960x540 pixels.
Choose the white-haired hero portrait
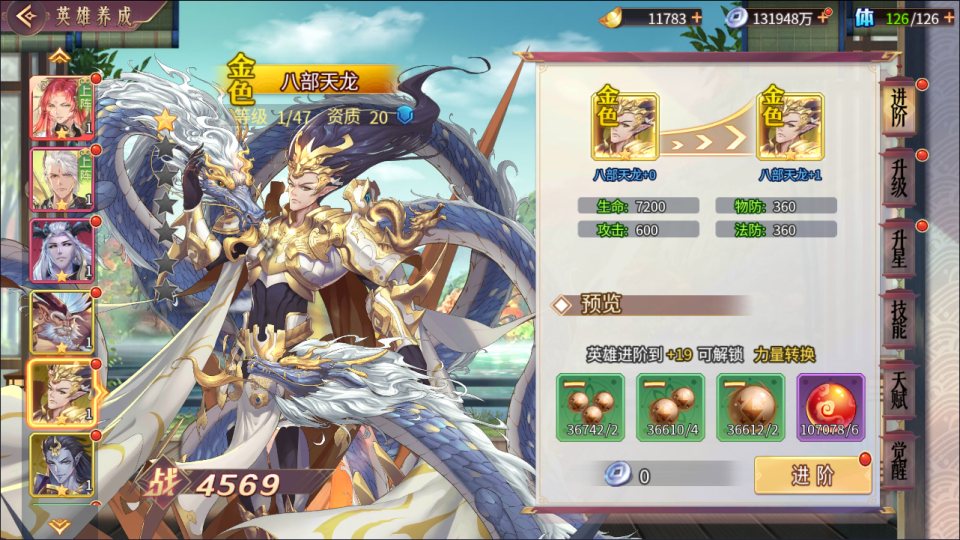click(62, 180)
